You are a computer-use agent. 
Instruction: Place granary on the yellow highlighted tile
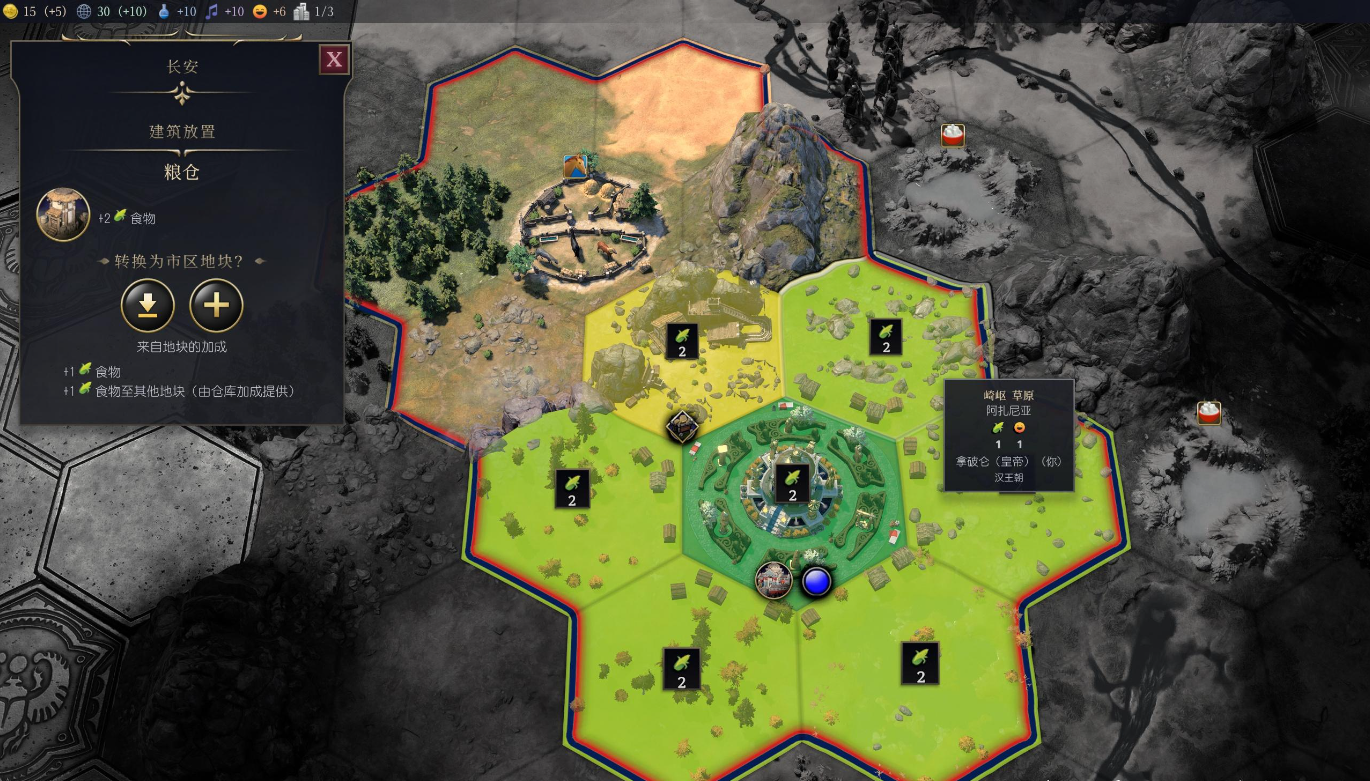pos(682,341)
